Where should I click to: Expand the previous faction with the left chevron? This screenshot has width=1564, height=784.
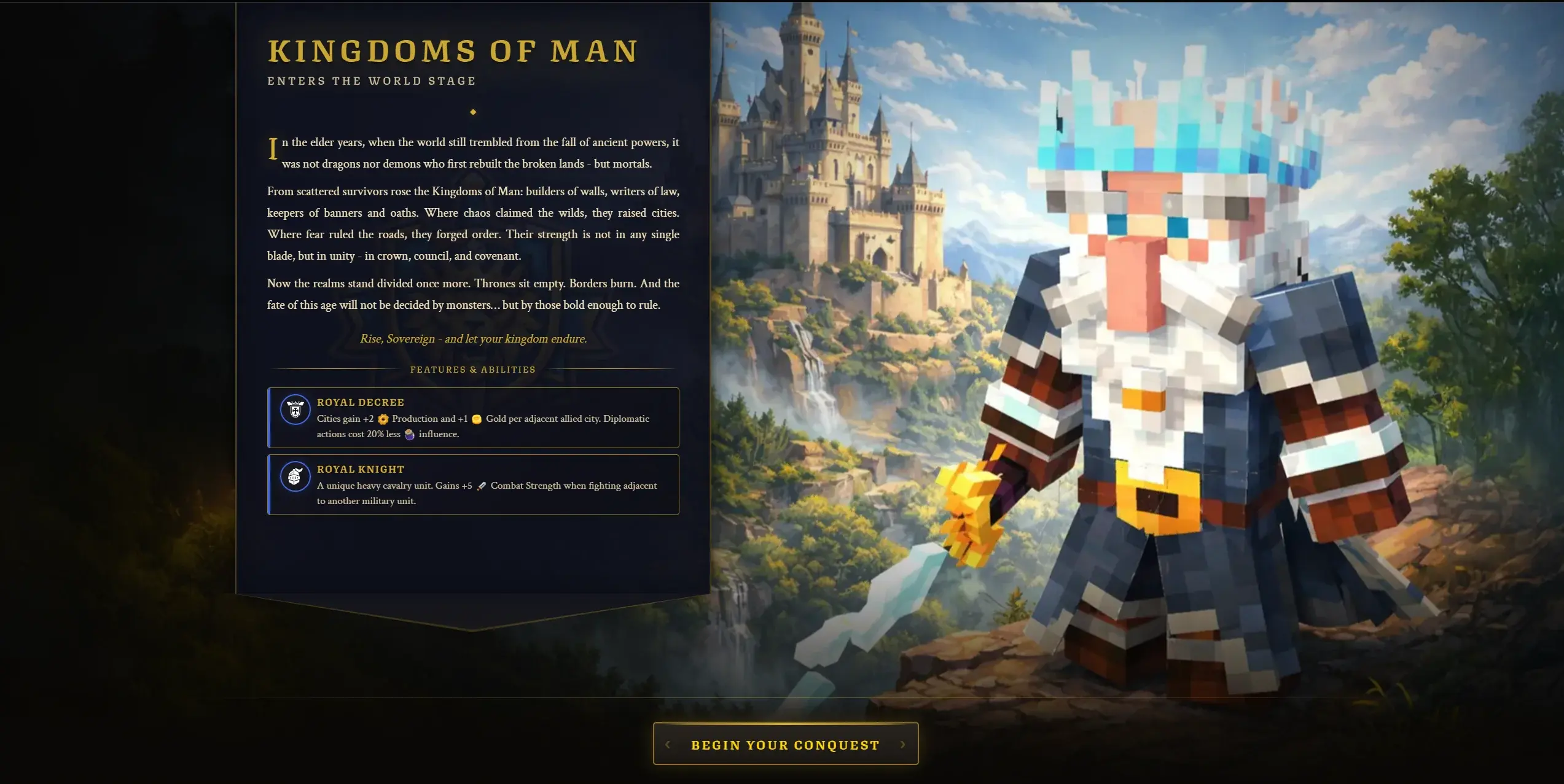667,744
